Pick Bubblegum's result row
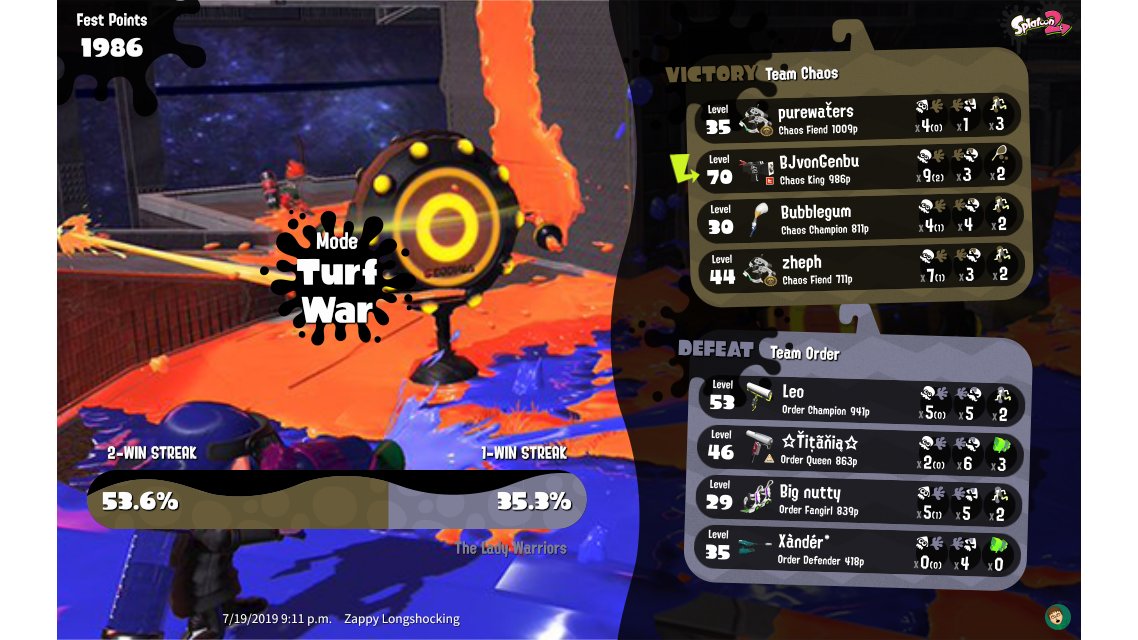Viewport: 1138px width, 640px height. [x=858, y=218]
